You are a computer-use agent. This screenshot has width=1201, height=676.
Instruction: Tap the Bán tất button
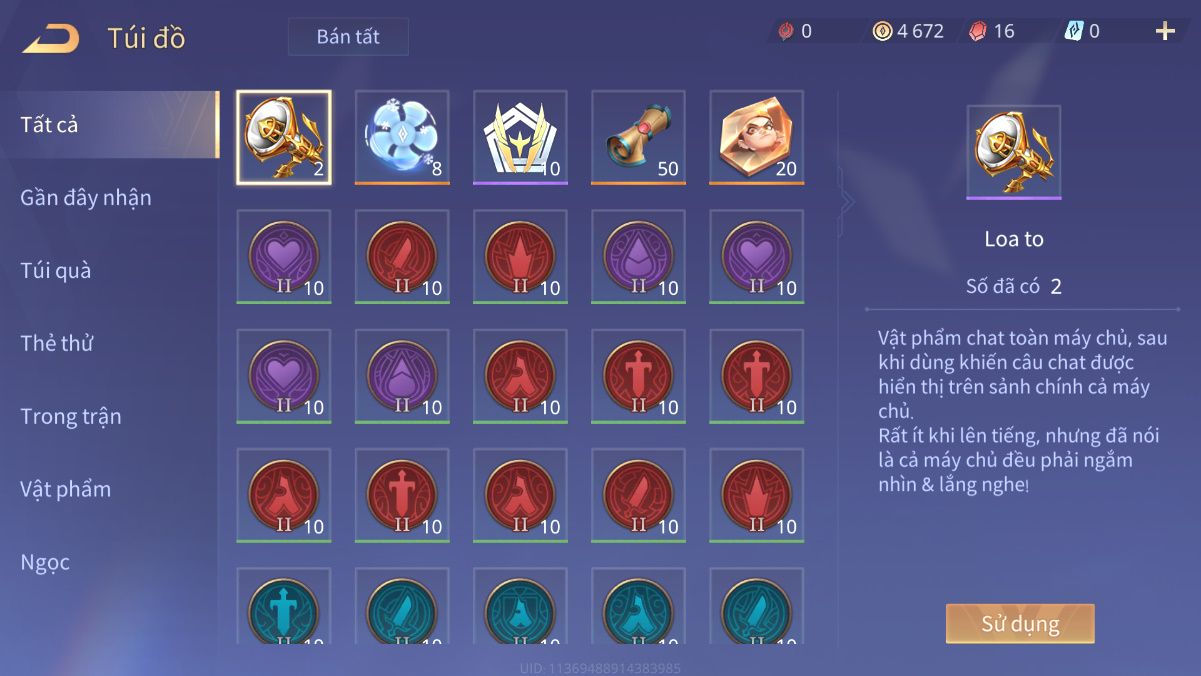click(x=348, y=37)
